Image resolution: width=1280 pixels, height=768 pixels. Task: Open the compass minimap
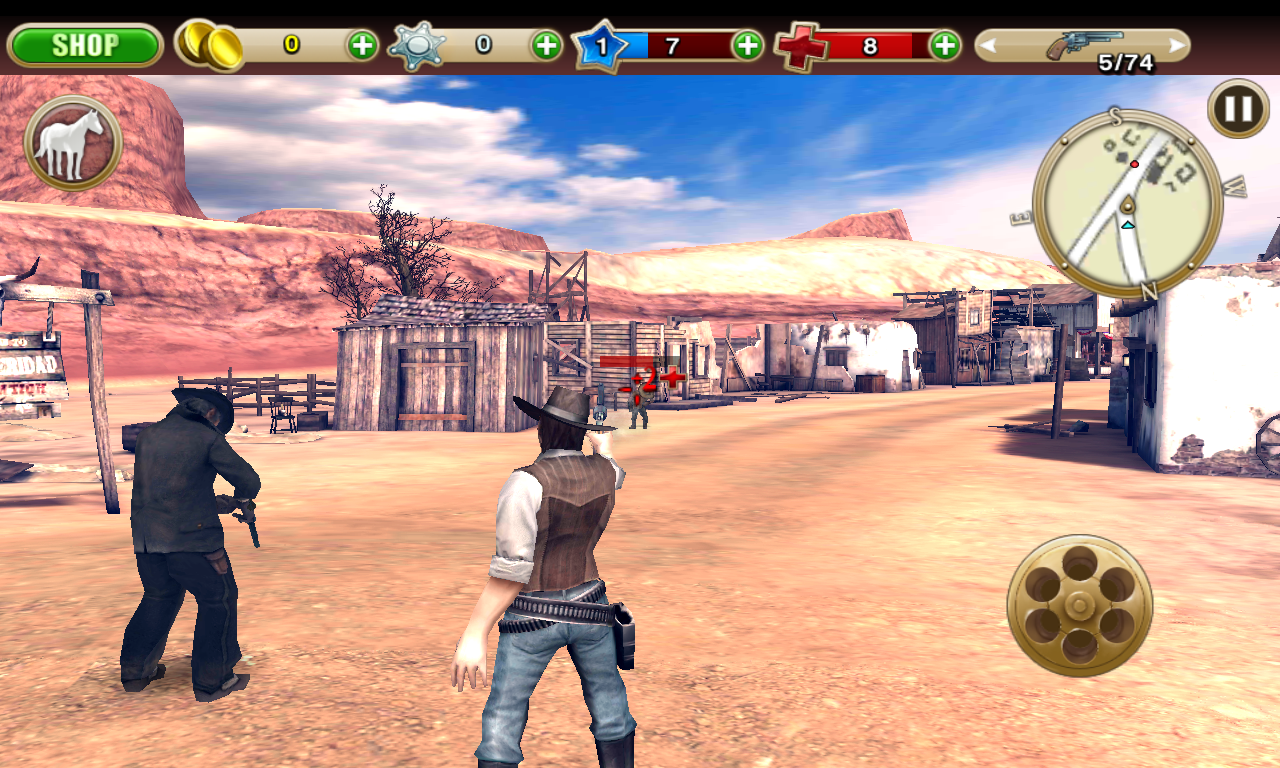(x=1127, y=204)
